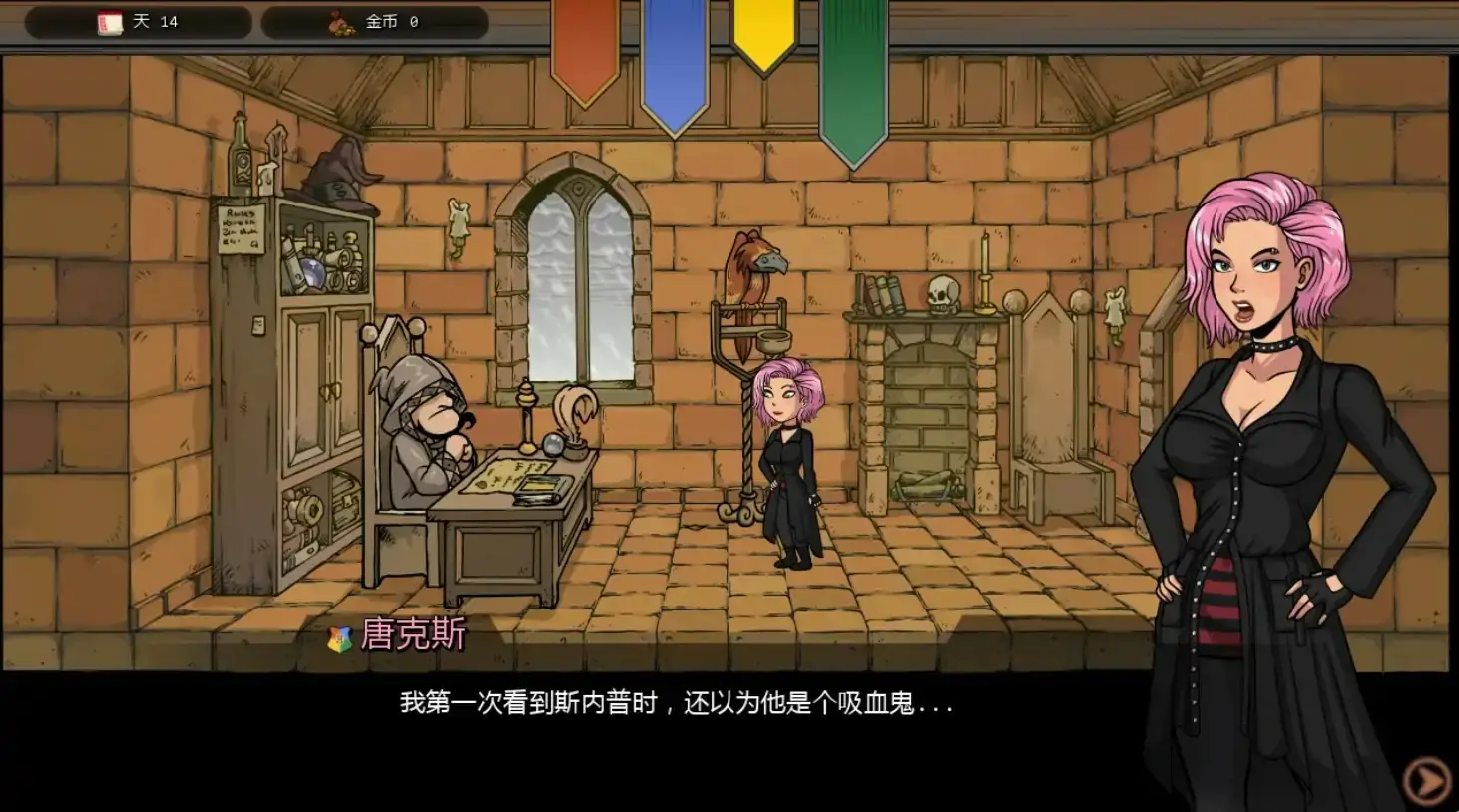
Task: Click the hanging candle sconce on the wall
Action: (x=458, y=224)
